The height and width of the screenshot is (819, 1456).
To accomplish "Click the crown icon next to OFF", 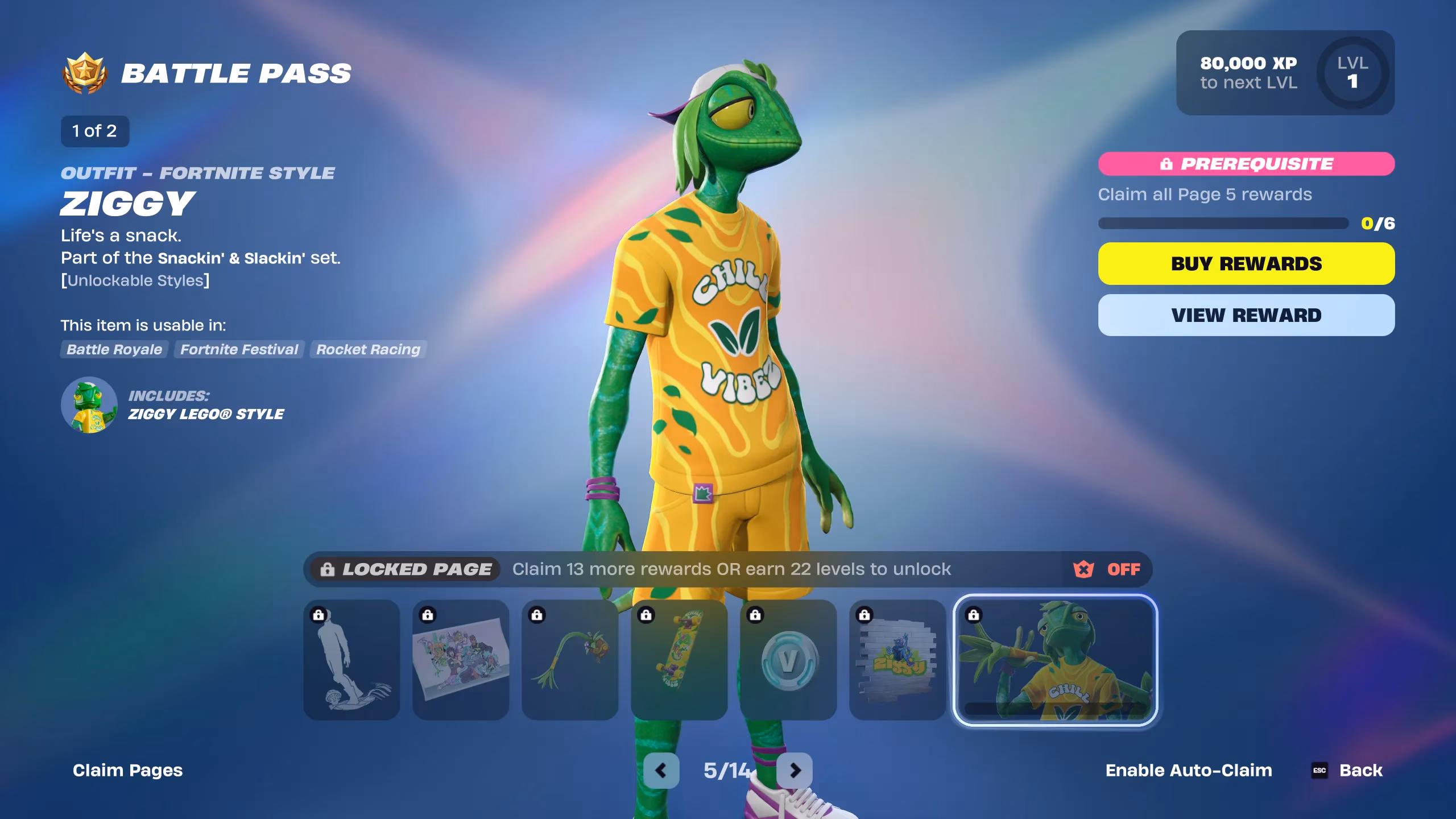I will (x=1082, y=569).
